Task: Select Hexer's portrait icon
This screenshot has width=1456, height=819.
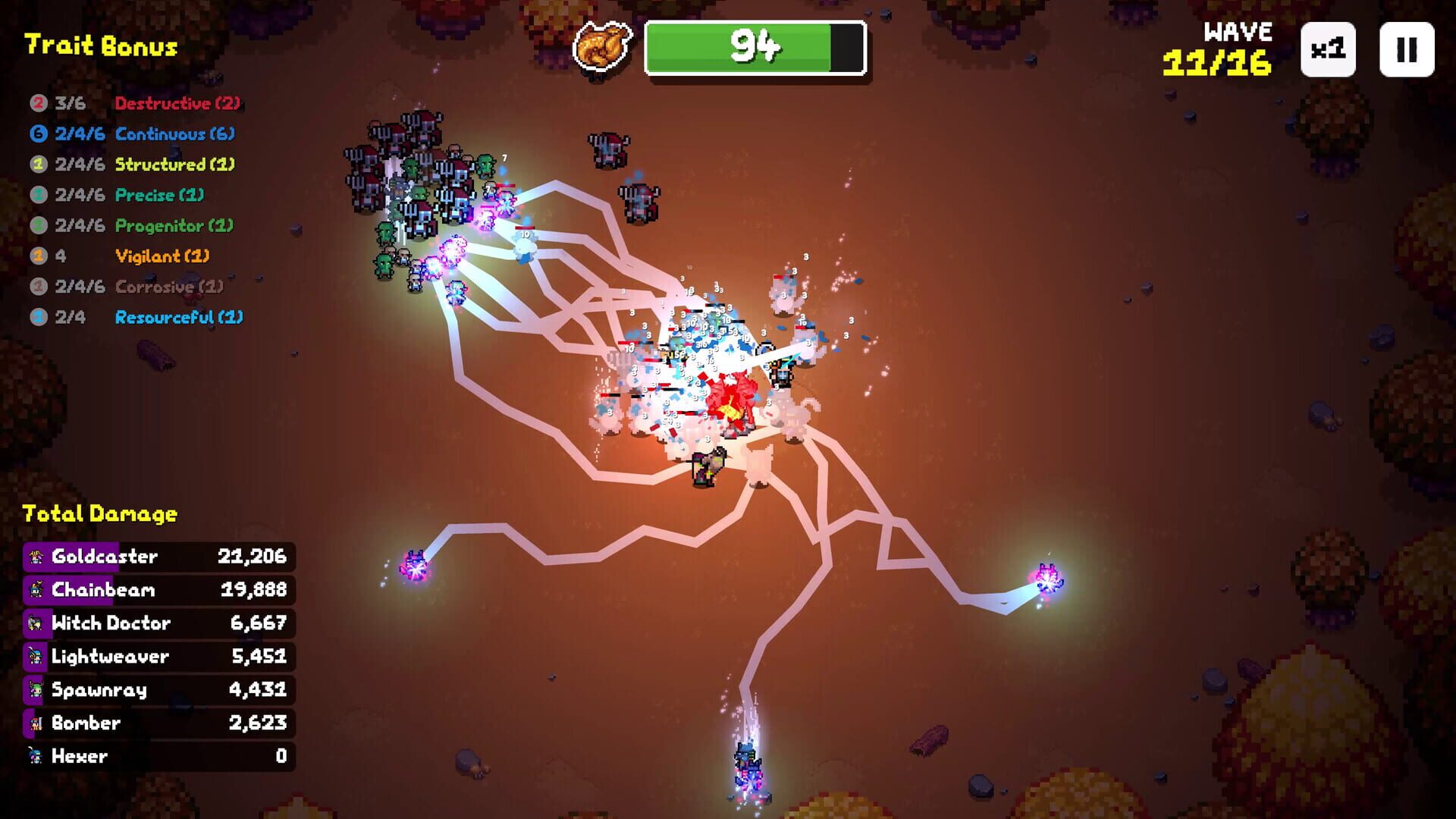Action: (x=35, y=756)
